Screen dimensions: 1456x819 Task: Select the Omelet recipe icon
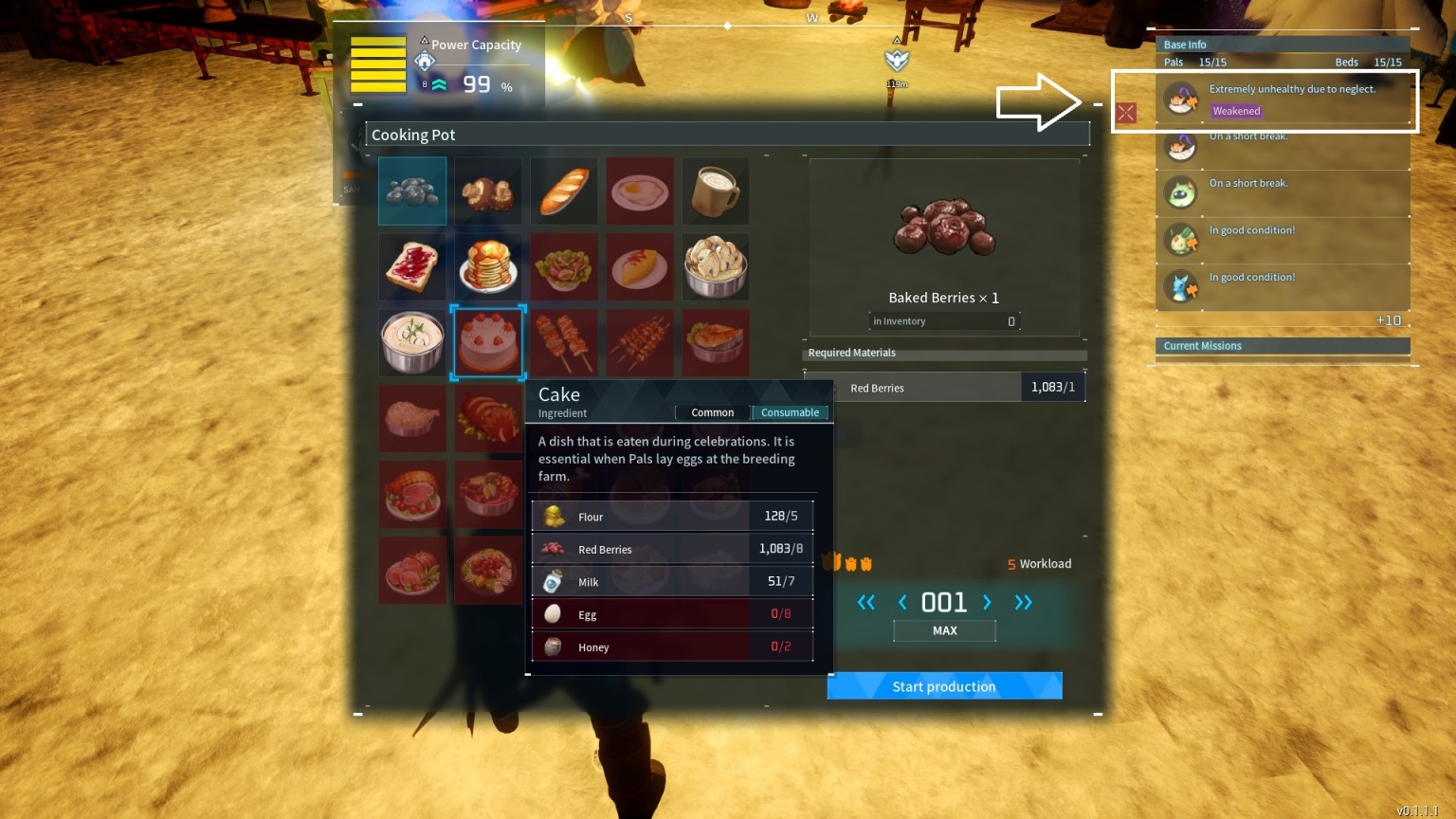(x=640, y=266)
